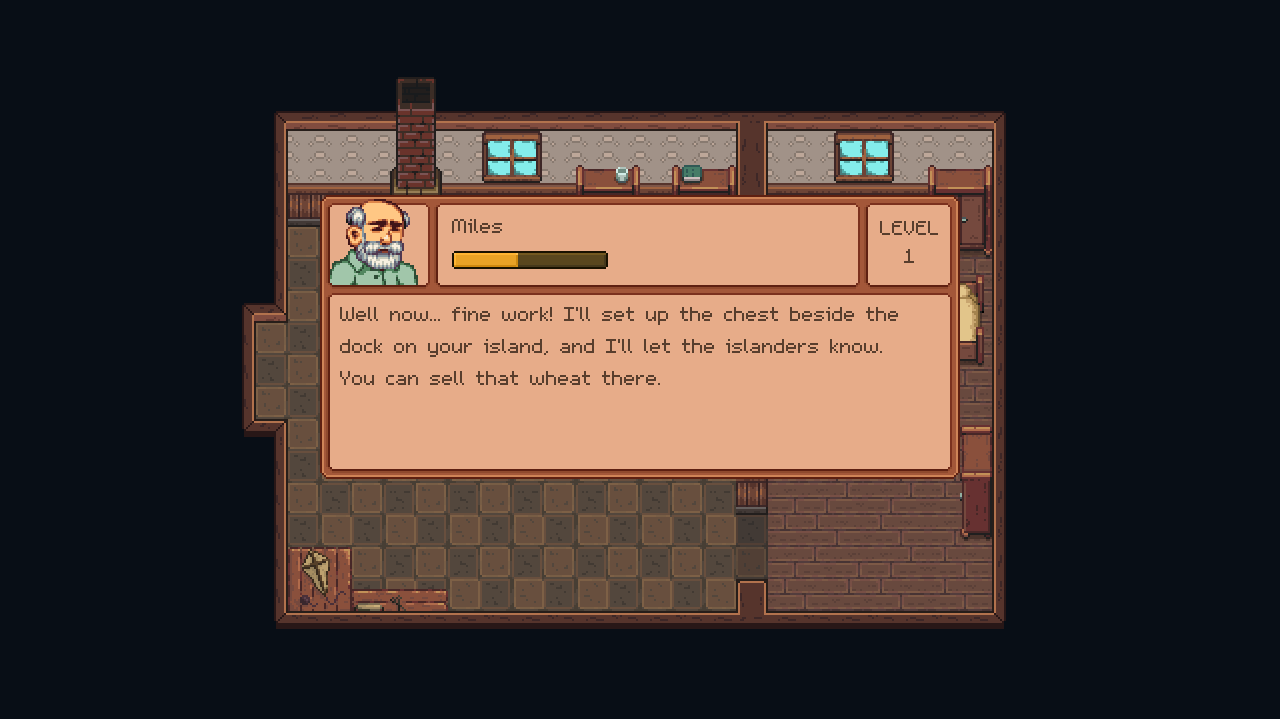Viewport: 1280px width, 719px height.
Task: Click Miles's character portrait
Action: point(377,245)
